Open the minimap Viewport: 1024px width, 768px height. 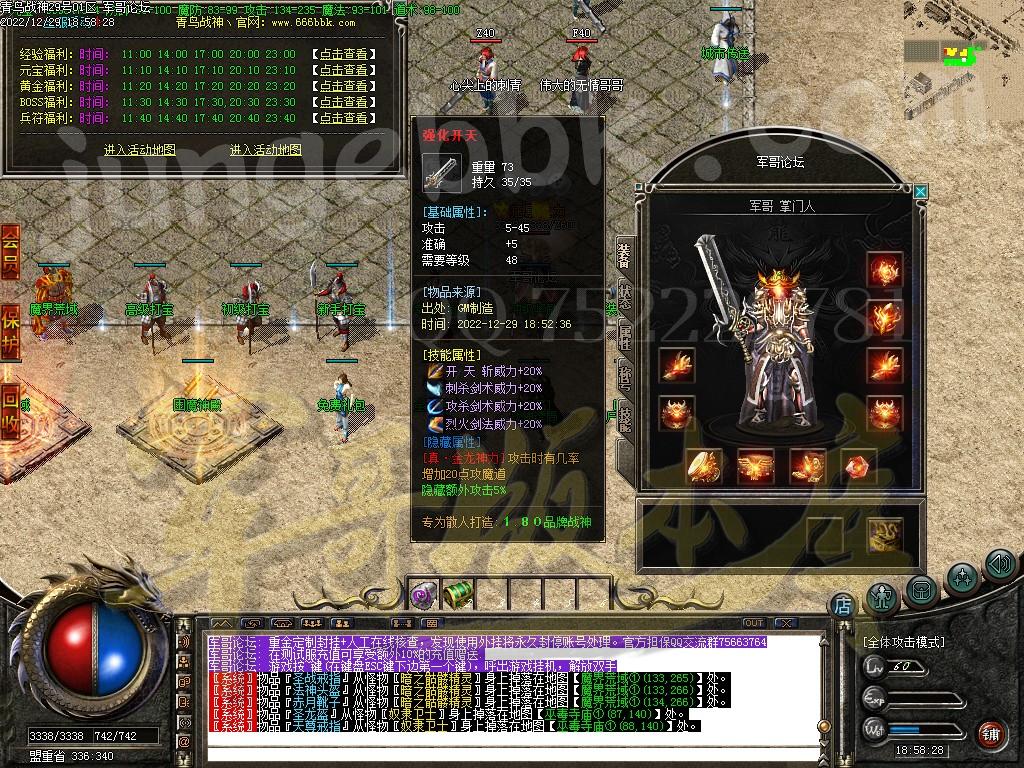tap(962, 62)
